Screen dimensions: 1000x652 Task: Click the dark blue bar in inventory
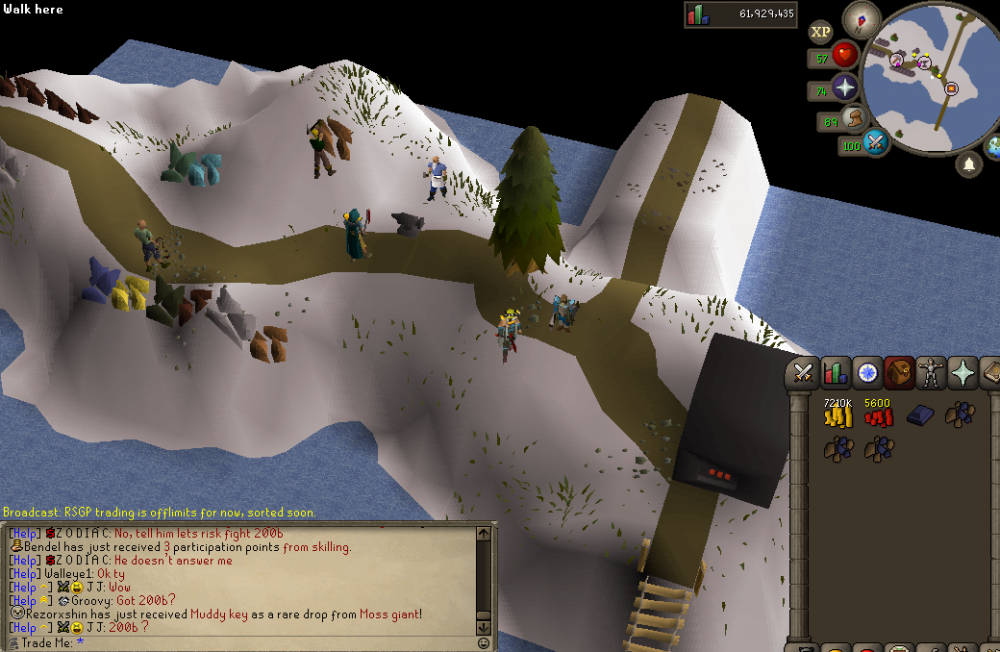pos(920,415)
